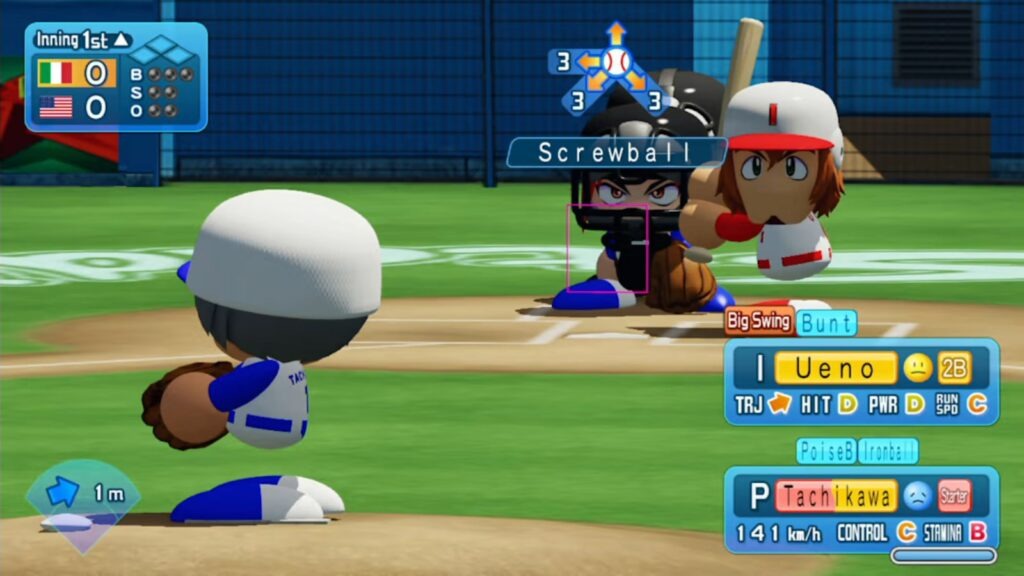
Task: Click Ueno's 2B position badge
Action: pyautogui.click(x=955, y=369)
